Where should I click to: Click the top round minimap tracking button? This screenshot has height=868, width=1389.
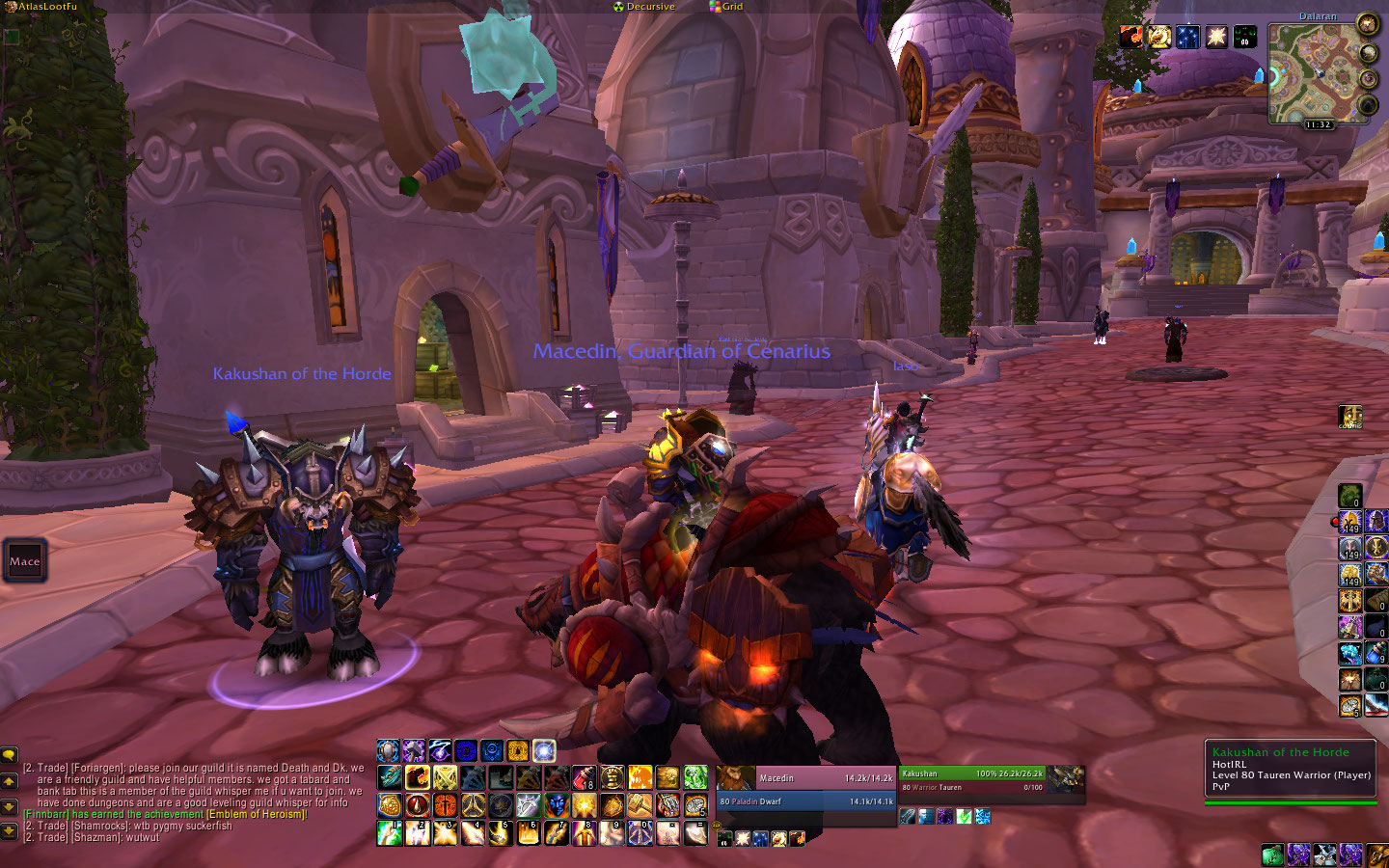pos(1368,23)
